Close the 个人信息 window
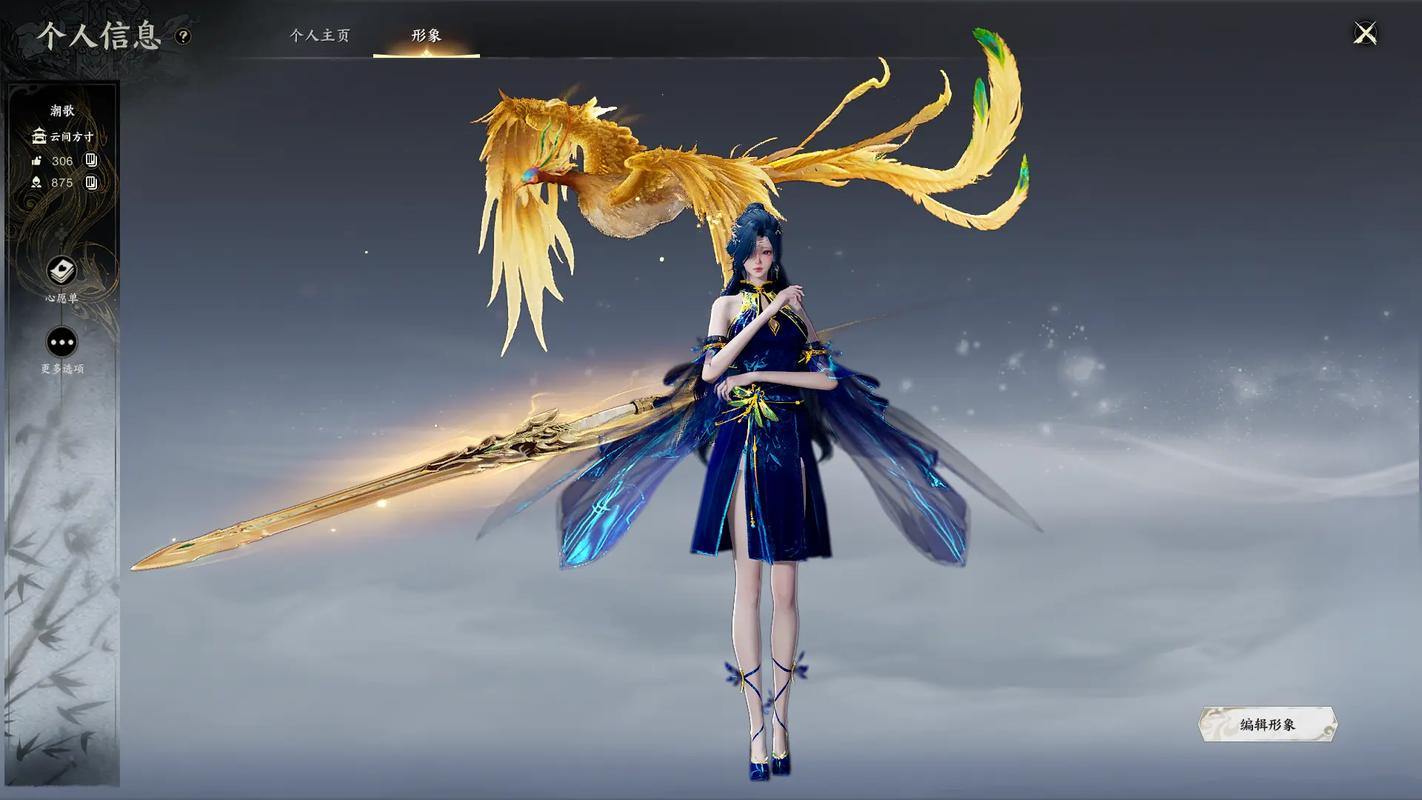 coord(1365,34)
